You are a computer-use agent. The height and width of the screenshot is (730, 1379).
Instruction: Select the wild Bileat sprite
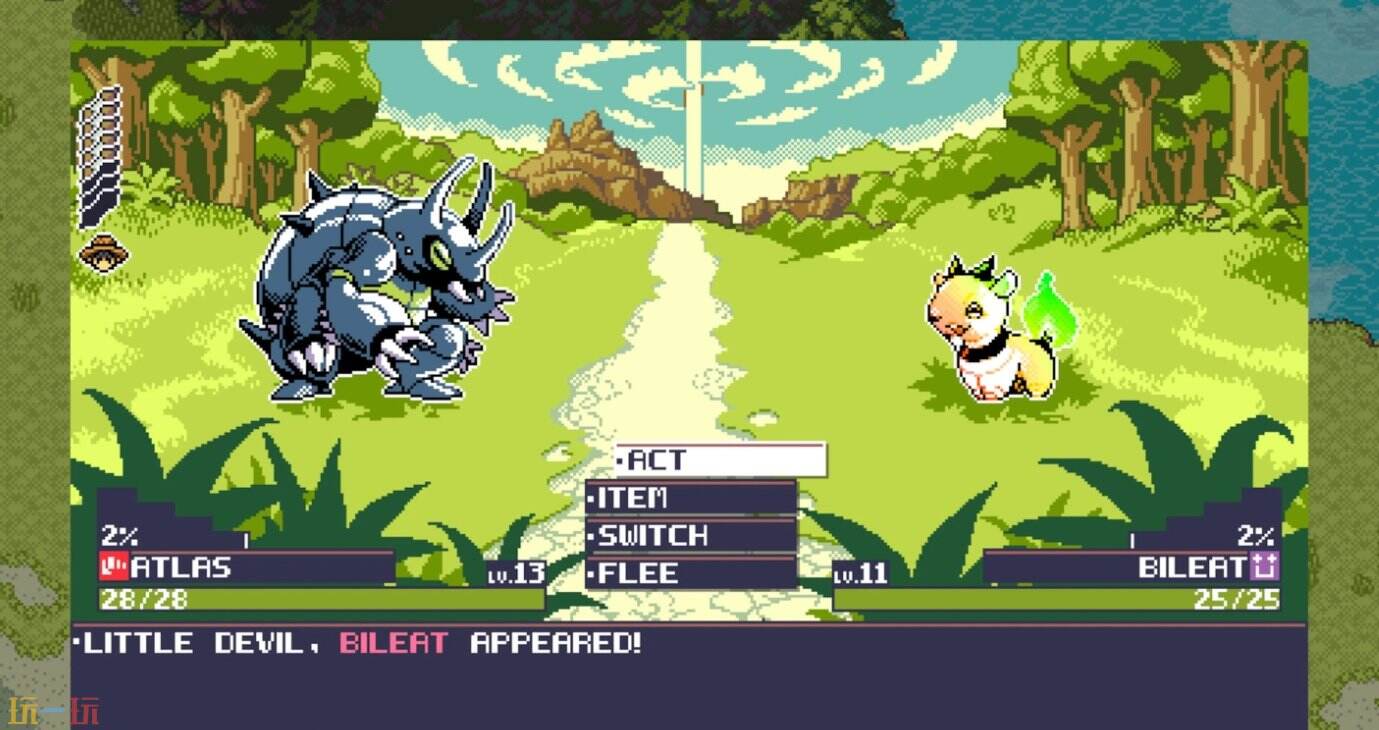coord(985,330)
